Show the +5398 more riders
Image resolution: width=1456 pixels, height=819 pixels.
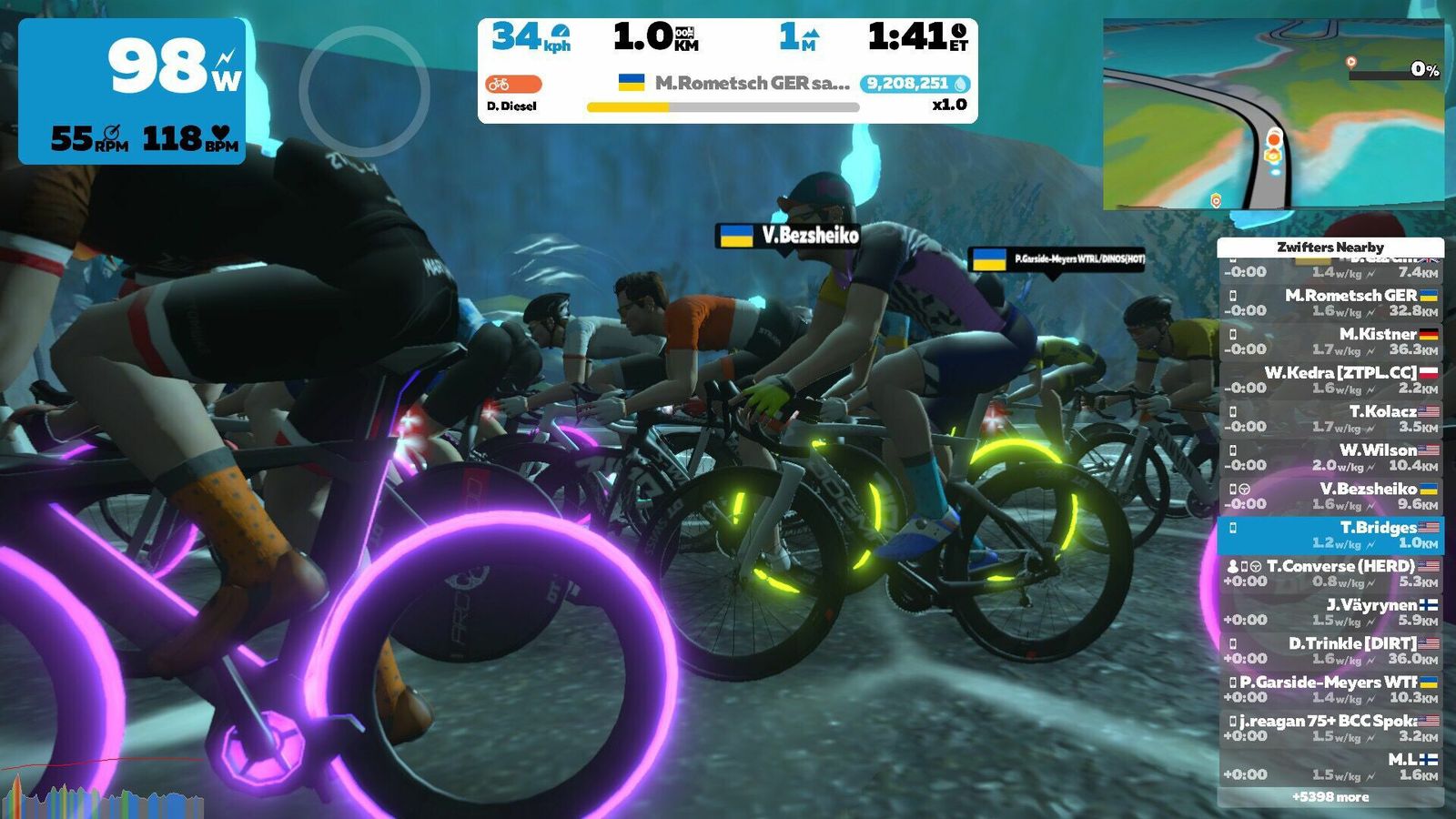1330,797
